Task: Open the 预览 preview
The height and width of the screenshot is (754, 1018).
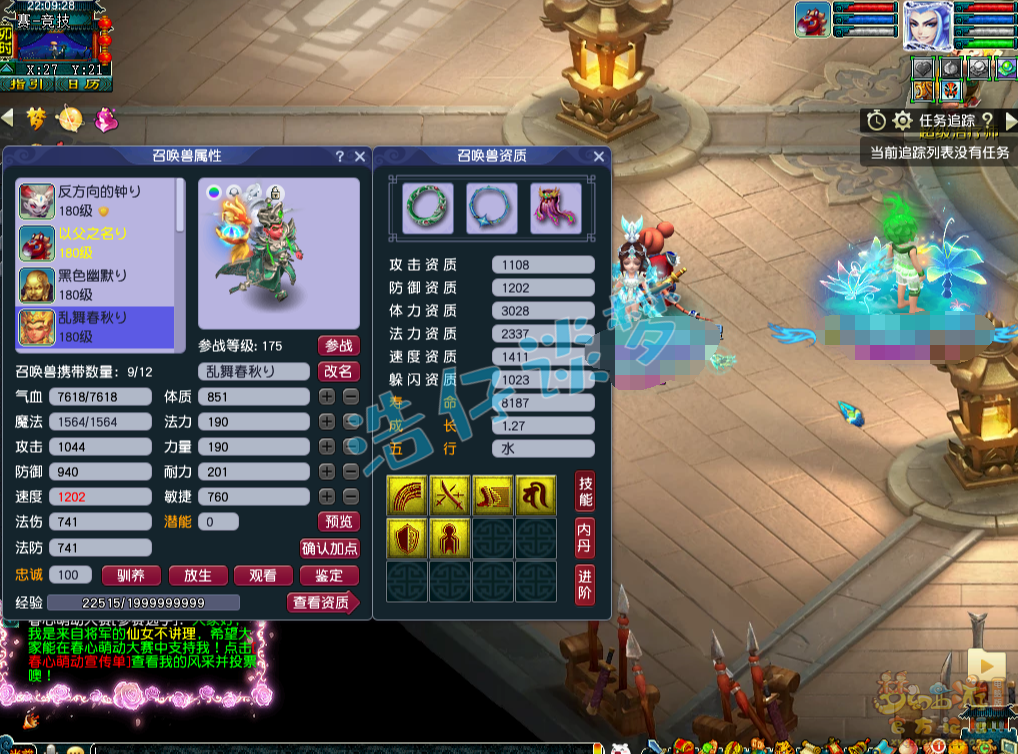Action: (x=338, y=521)
